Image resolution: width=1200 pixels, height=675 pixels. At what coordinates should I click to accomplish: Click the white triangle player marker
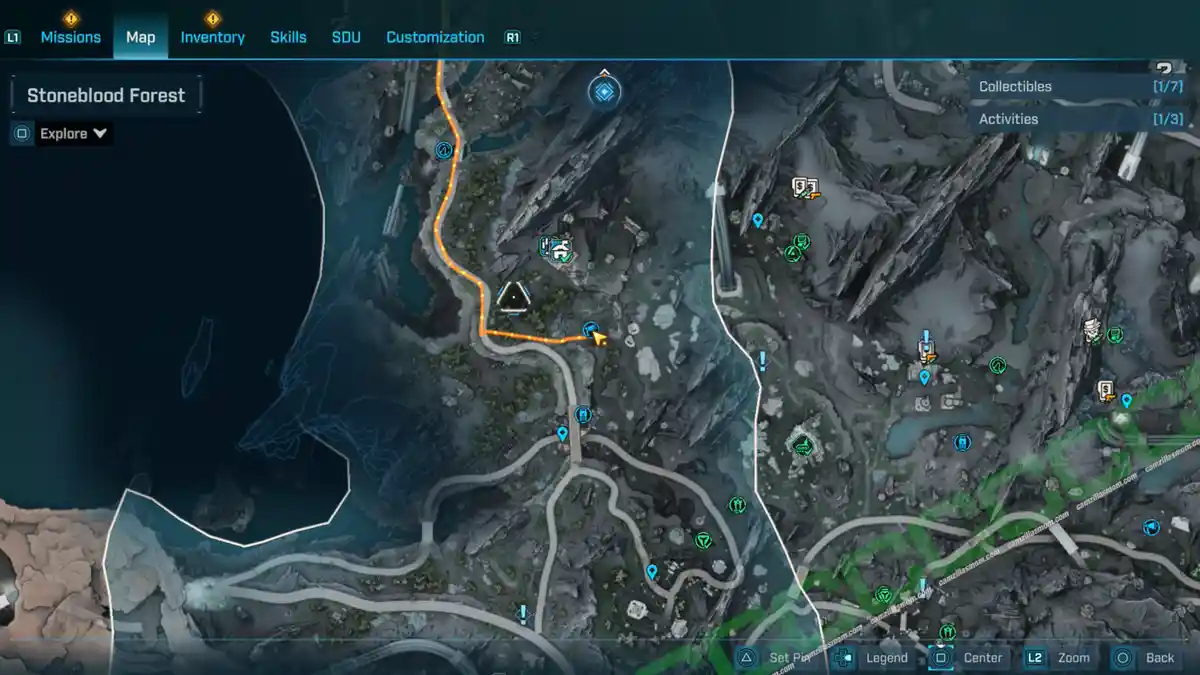click(x=514, y=296)
